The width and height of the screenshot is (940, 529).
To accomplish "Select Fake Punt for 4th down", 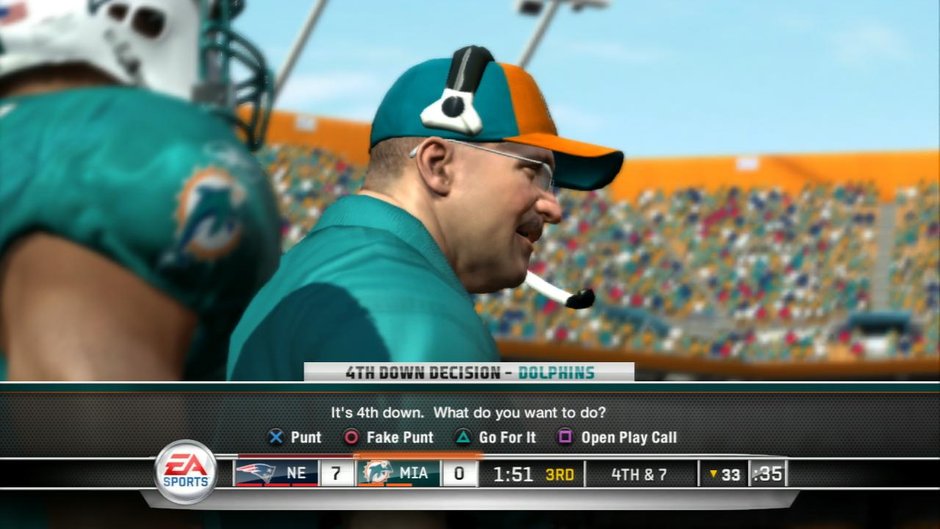I will [389, 437].
